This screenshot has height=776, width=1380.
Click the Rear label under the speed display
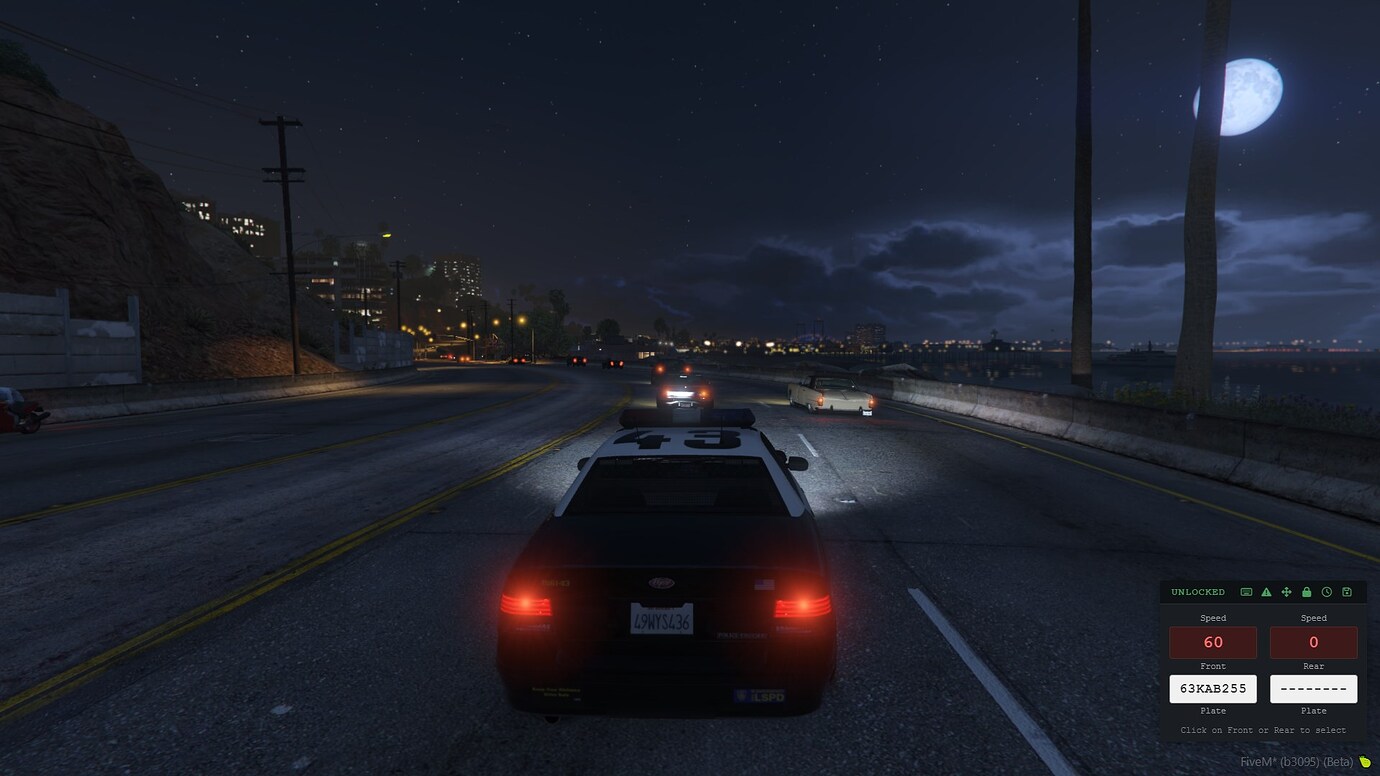(x=1313, y=665)
